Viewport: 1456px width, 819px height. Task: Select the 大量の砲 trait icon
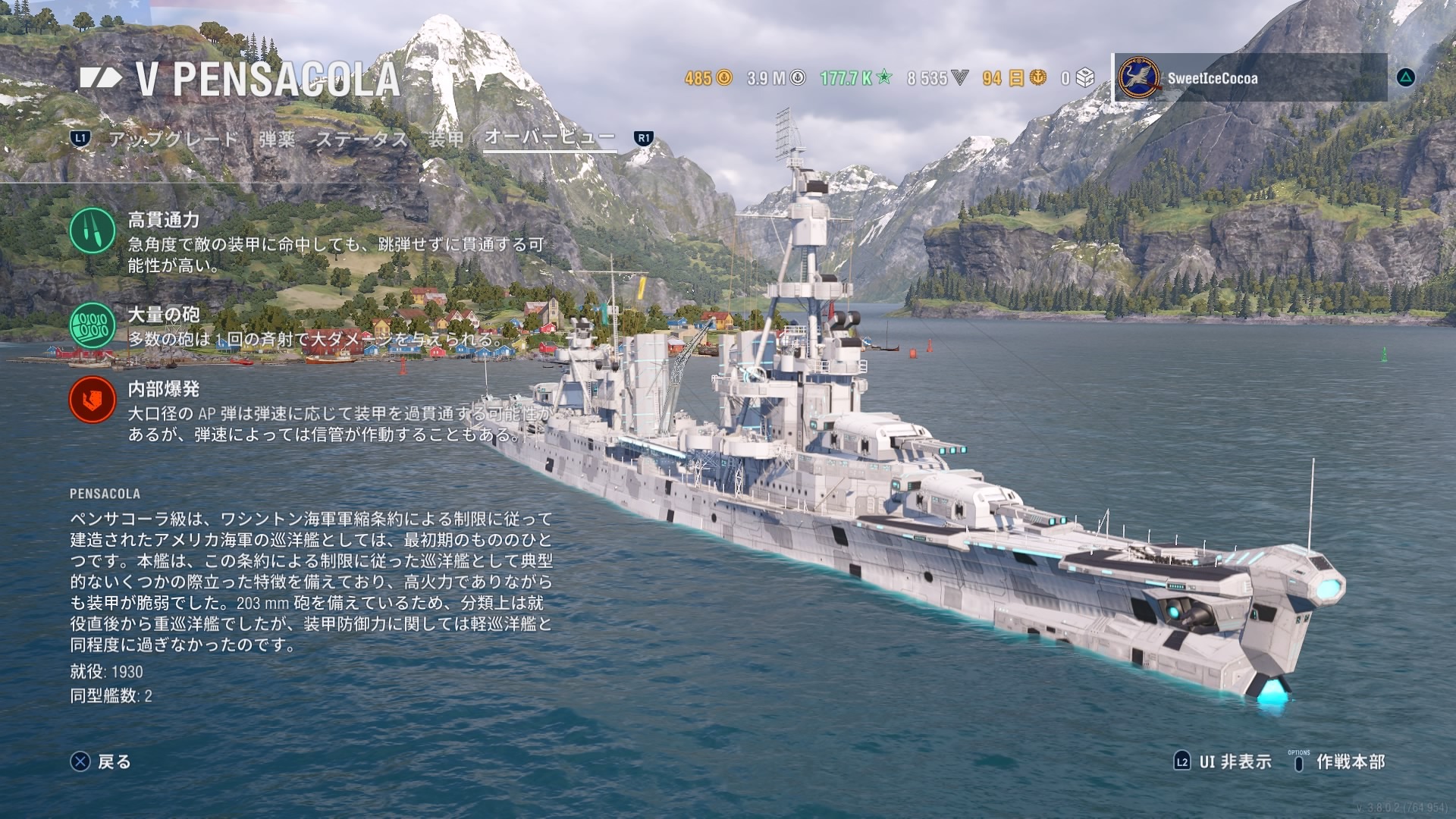click(x=93, y=325)
